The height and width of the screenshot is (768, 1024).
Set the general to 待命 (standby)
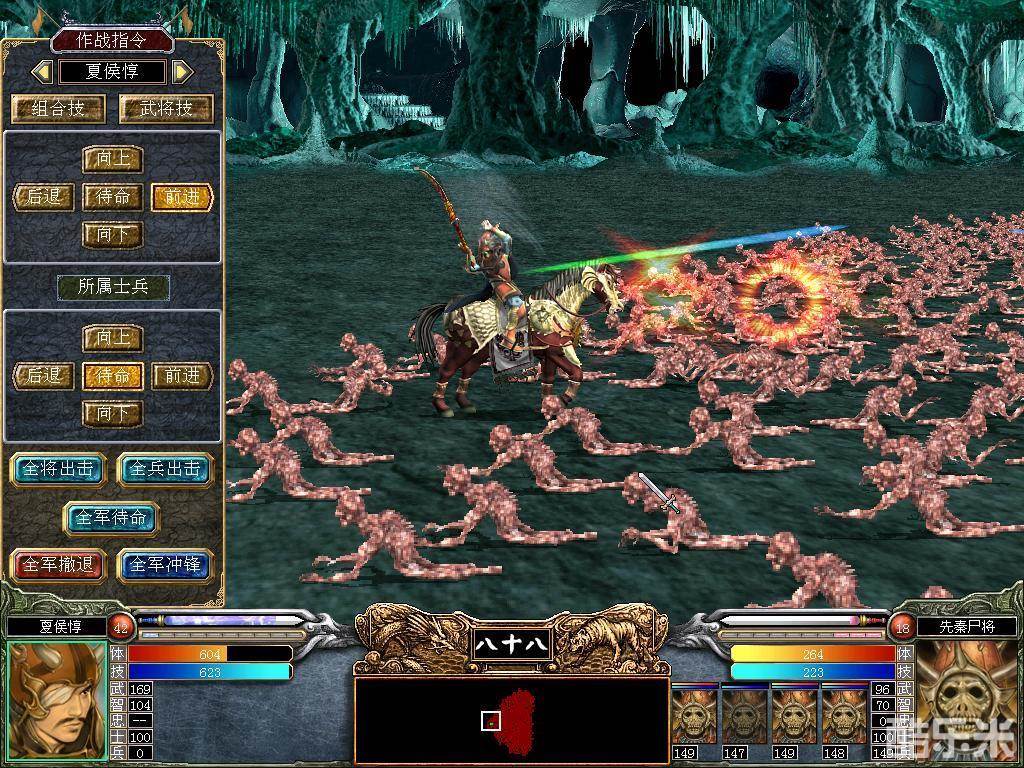(112, 197)
